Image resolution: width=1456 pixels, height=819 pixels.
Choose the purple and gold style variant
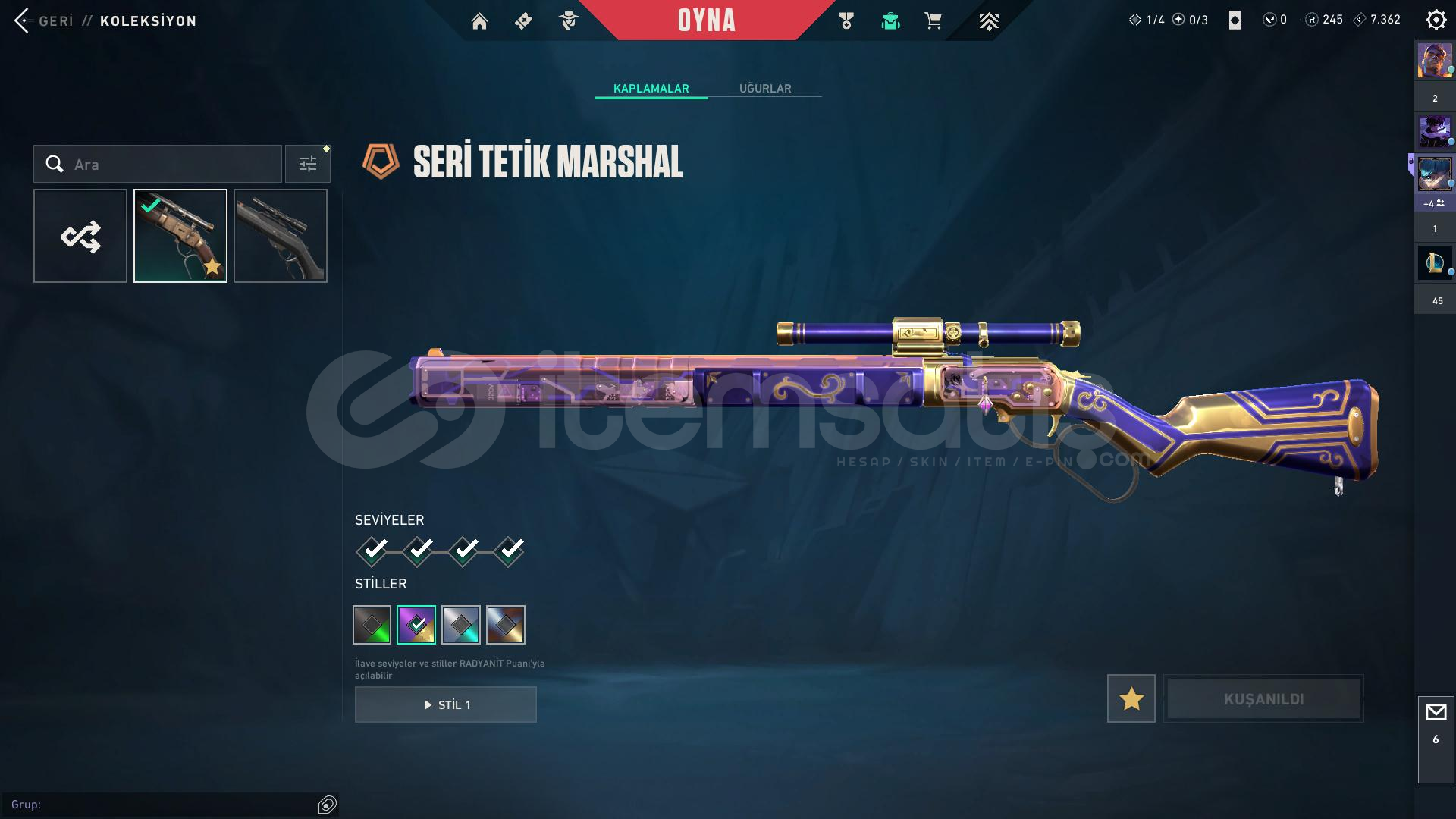416,625
